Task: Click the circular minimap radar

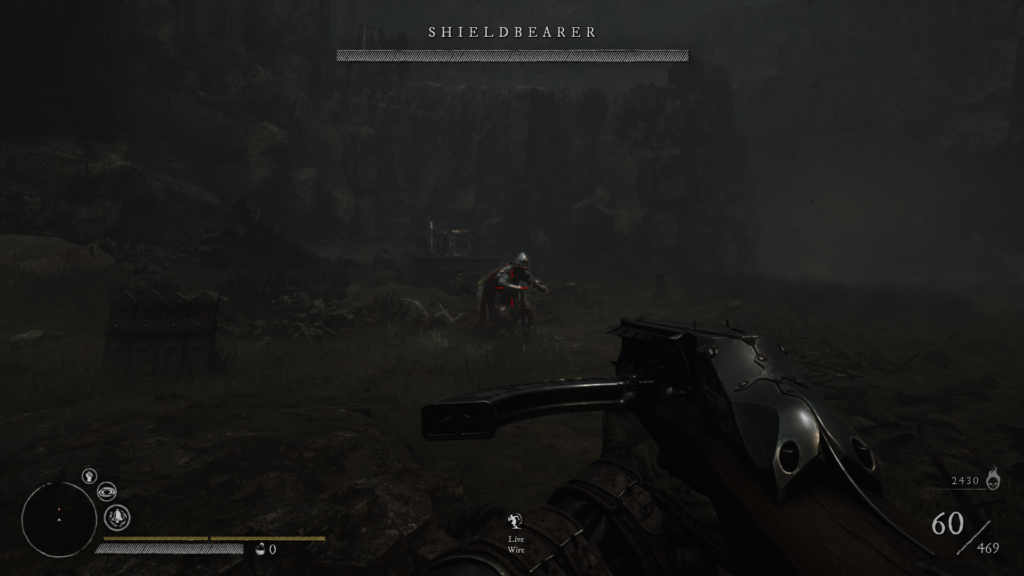Action: pos(59,519)
